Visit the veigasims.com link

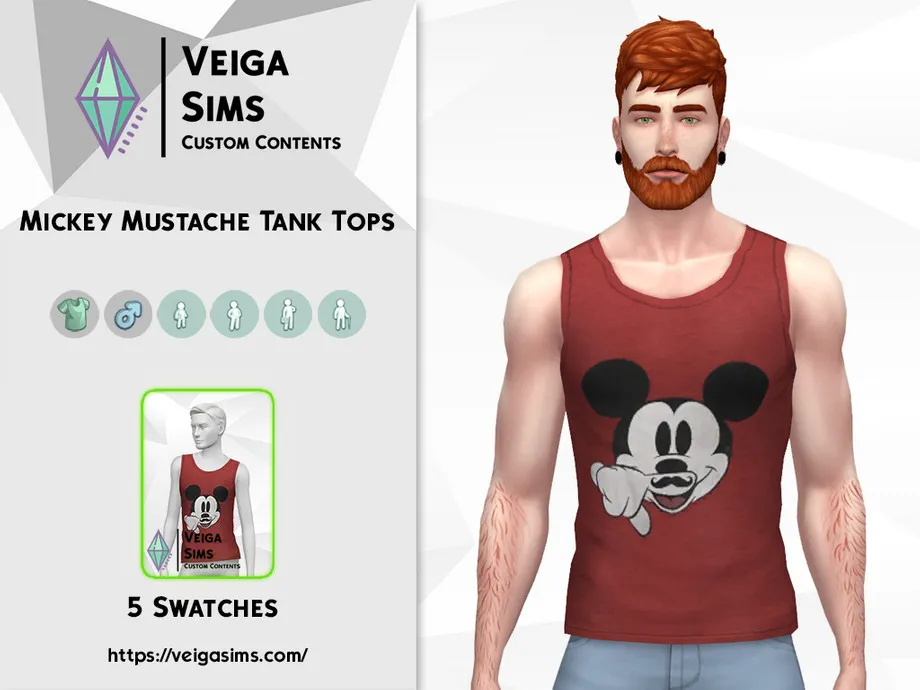[208, 656]
